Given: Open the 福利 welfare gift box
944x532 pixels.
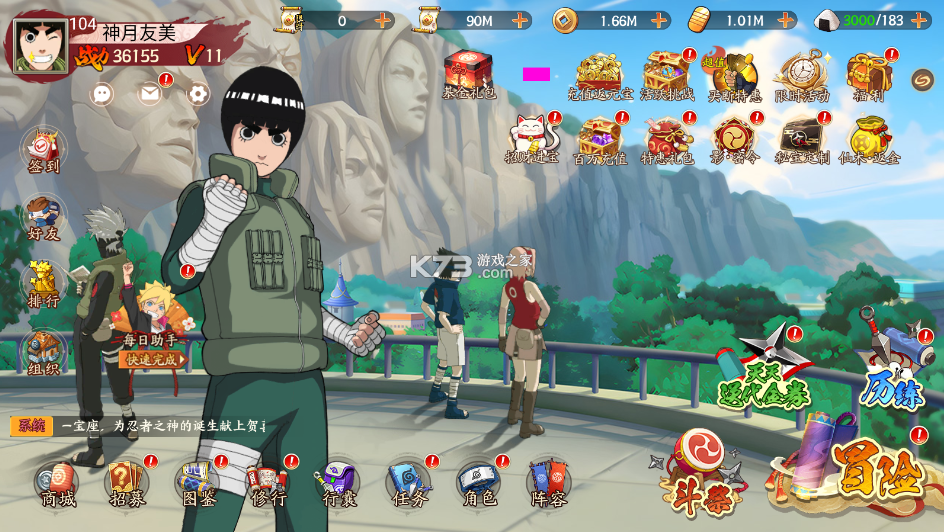Looking at the screenshot, I should [x=866, y=76].
